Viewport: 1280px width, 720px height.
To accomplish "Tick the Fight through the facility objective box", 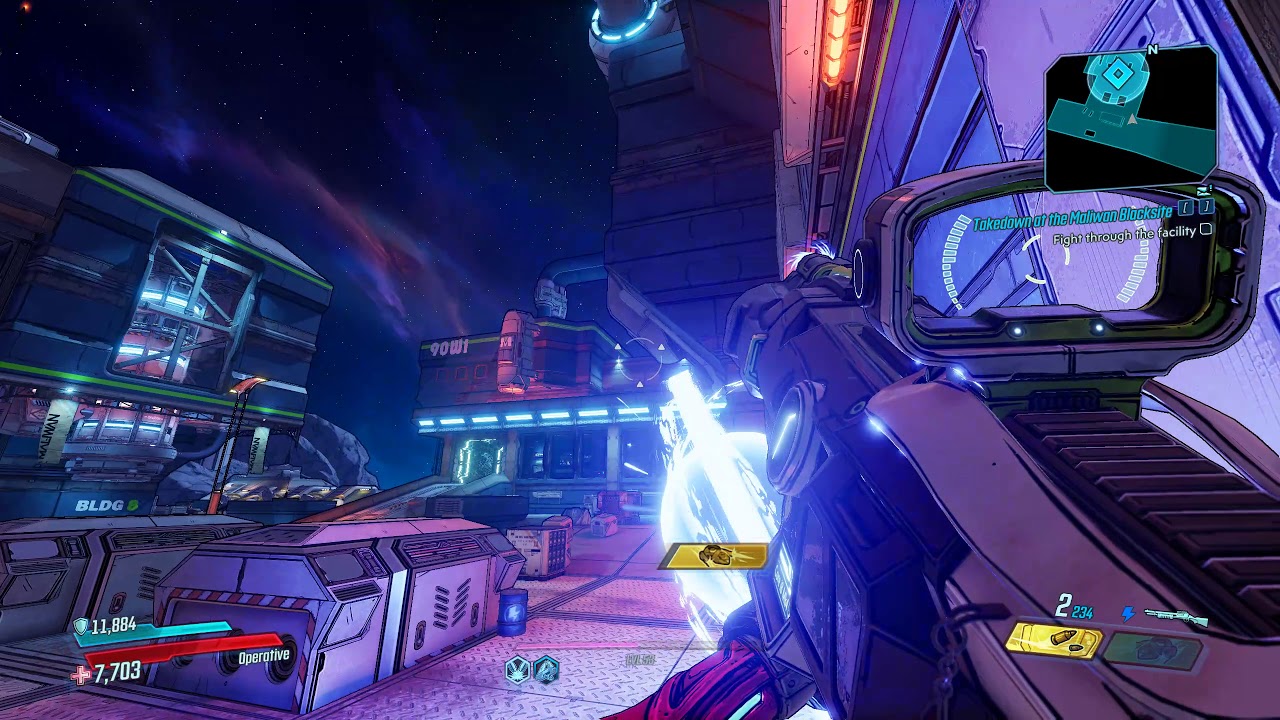I will tap(1206, 230).
